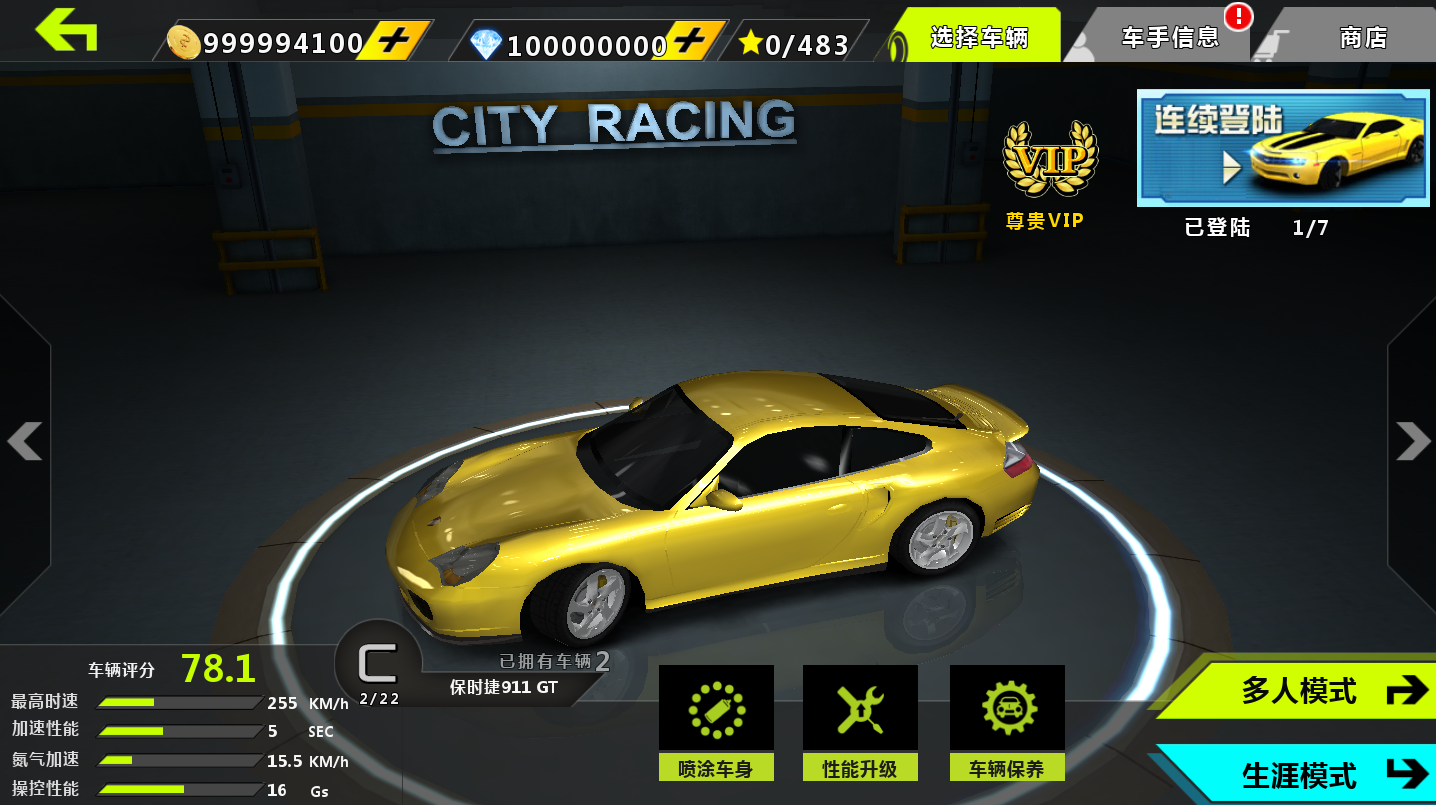
Task: Open 喷涂车身 paint body option
Action: pyautogui.click(x=715, y=722)
